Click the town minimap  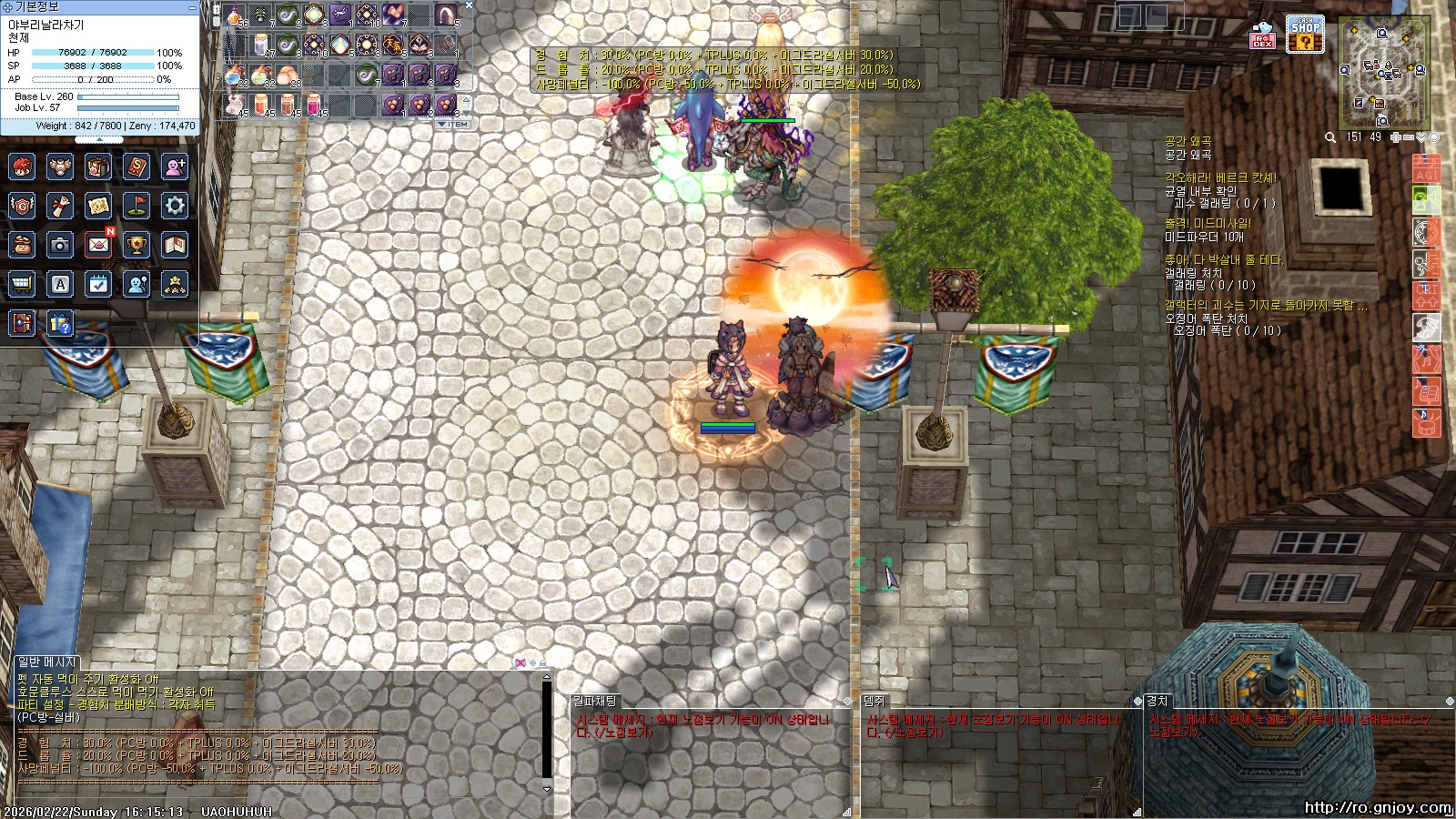click(x=1383, y=73)
